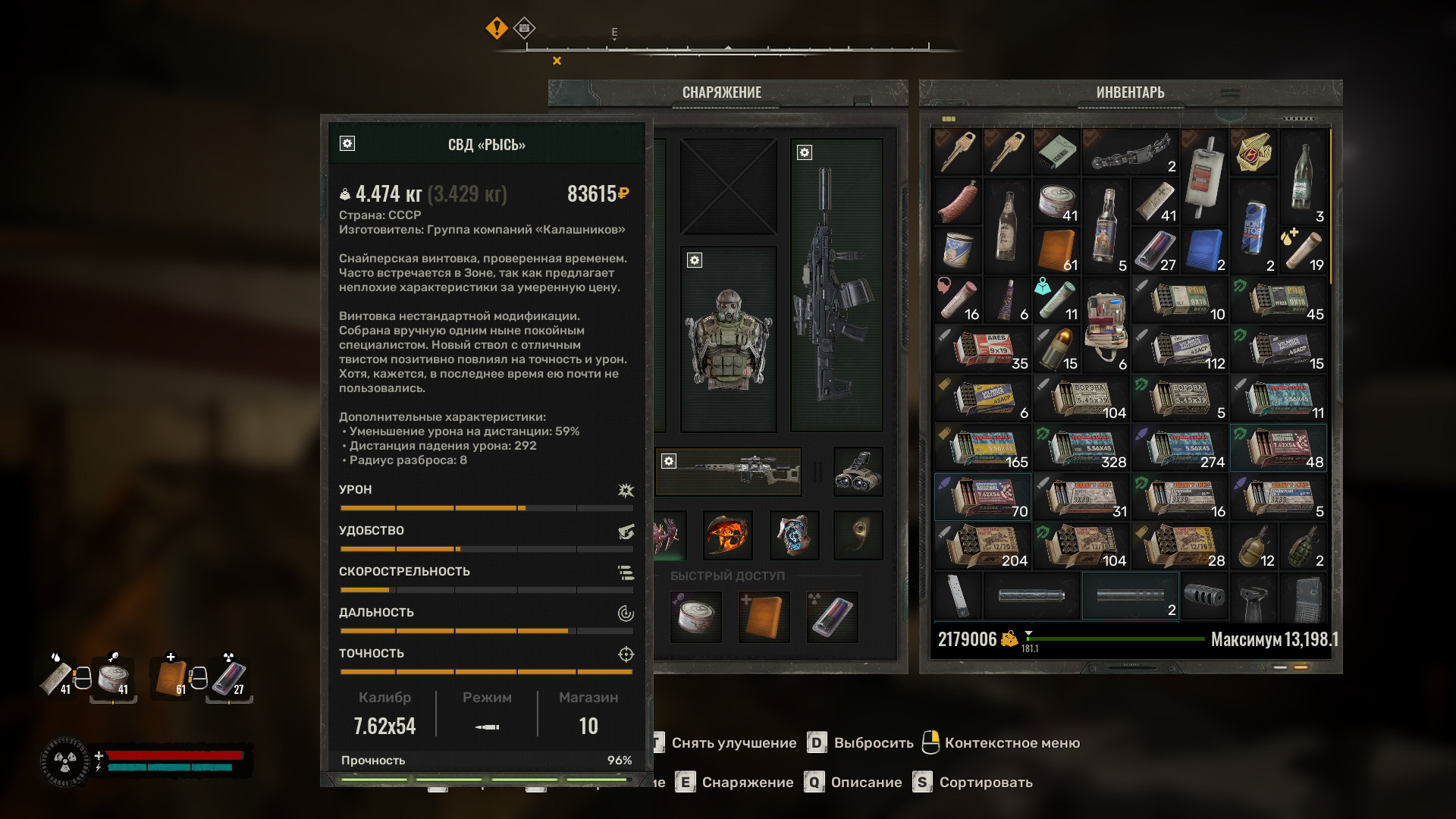Select the night vision goggles slot
Image resolution: width=1456 pixels, height=819 pixels.
(x=858, y=471)
